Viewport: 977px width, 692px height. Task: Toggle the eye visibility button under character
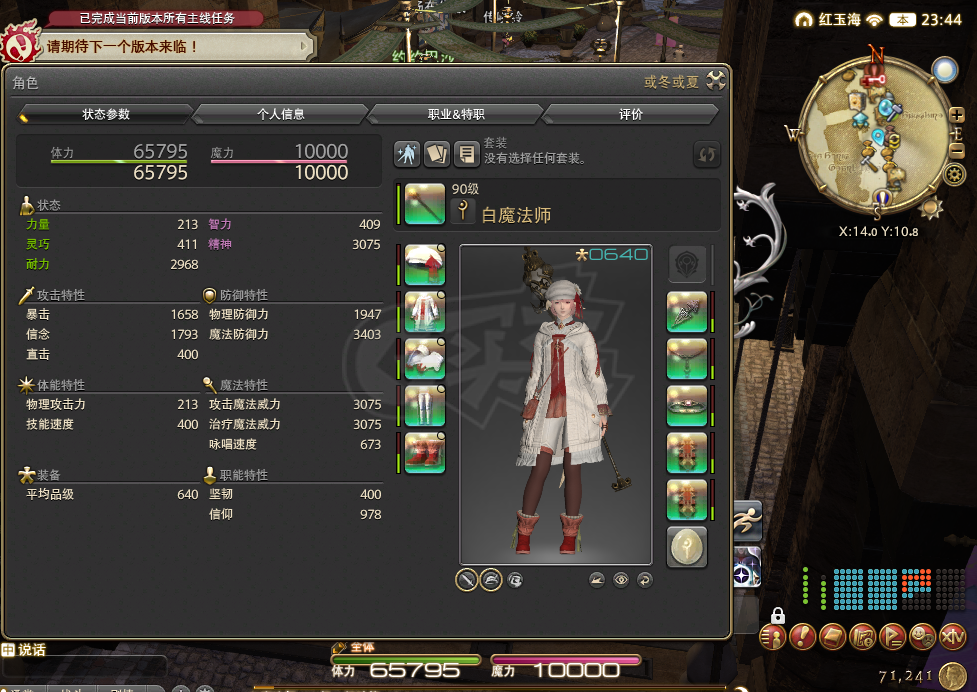click(621, 579)
